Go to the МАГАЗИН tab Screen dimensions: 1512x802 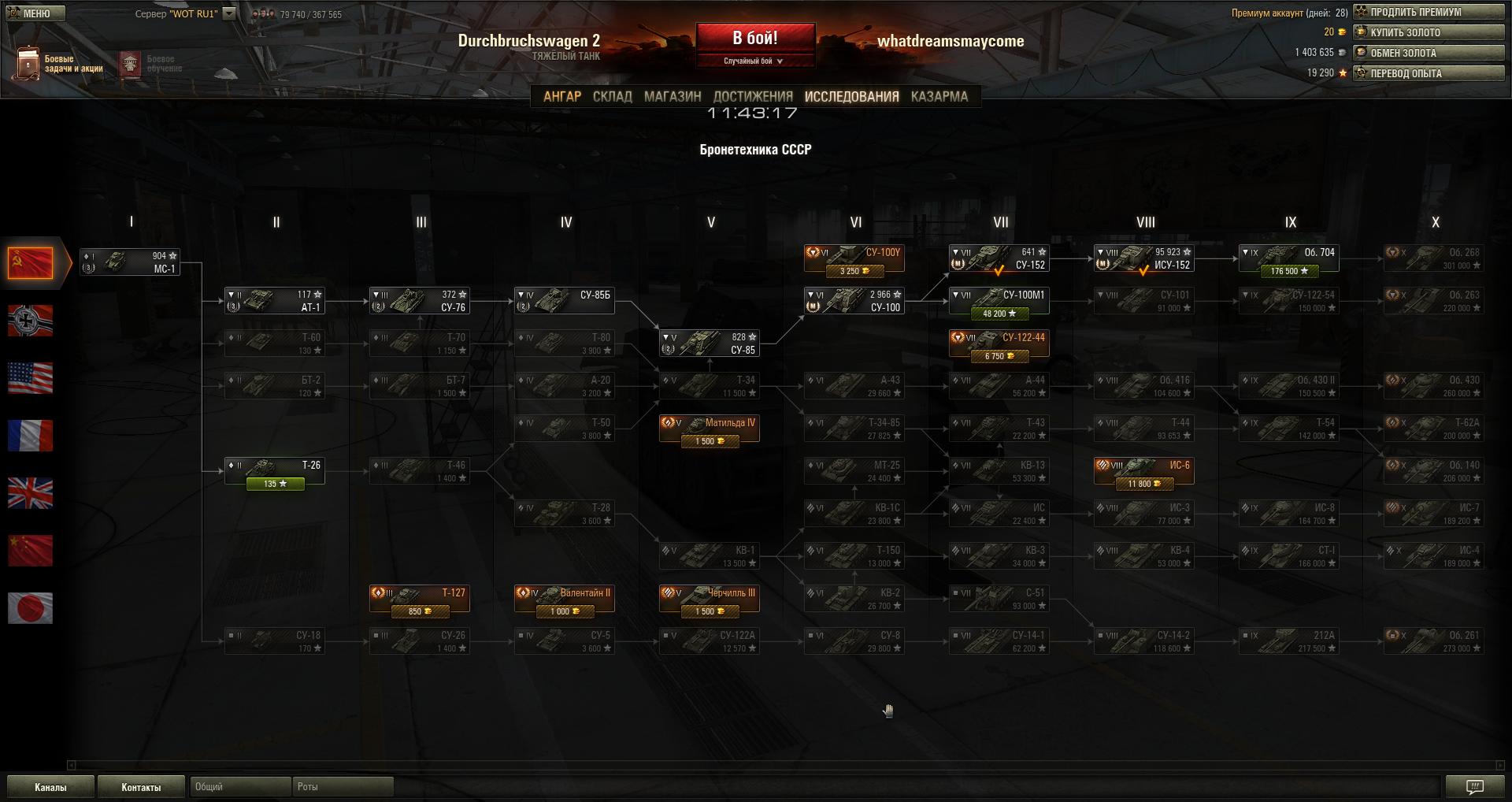click(672, 96)
